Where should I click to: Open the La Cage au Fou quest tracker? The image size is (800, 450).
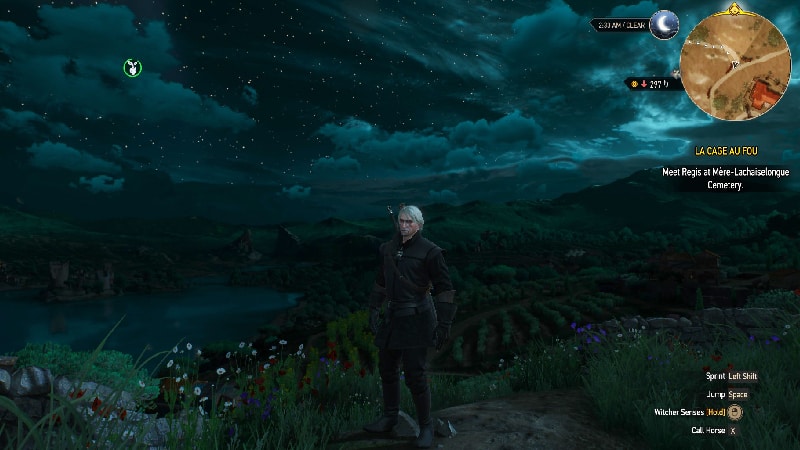(x=736, y=151)
